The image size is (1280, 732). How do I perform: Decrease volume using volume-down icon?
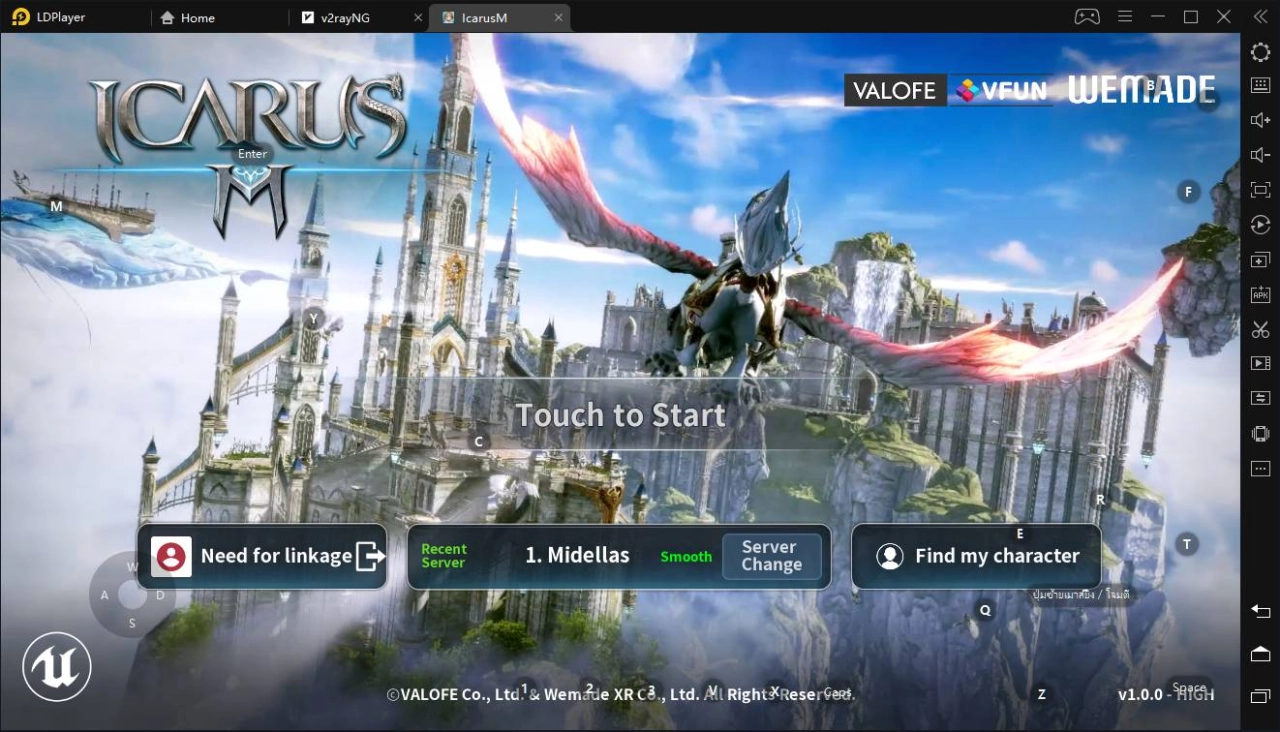[x=1259, y=155]
